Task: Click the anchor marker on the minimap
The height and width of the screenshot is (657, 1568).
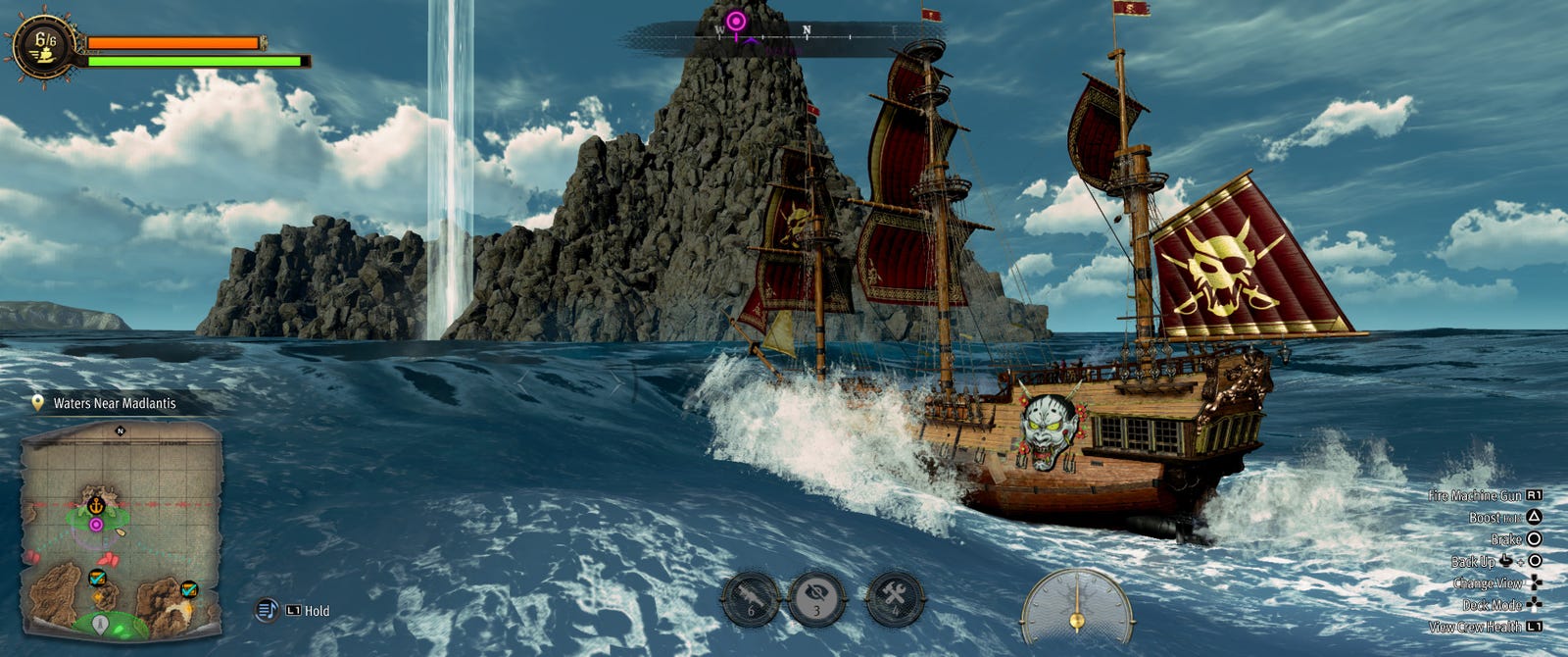Action: coord(96,505)
